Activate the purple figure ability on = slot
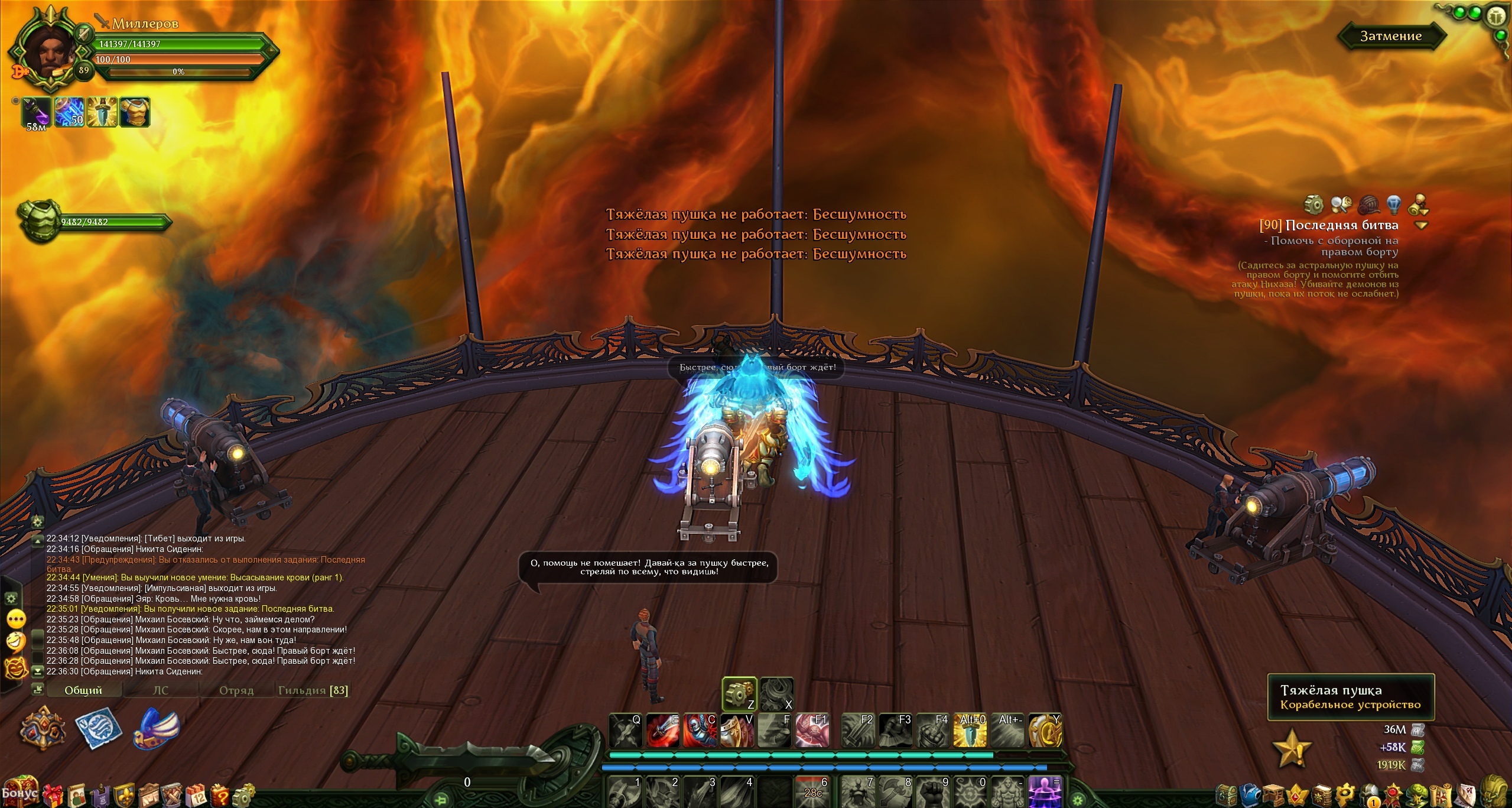This screenshot has height=808, width=1512. (x=1045, y=792)
